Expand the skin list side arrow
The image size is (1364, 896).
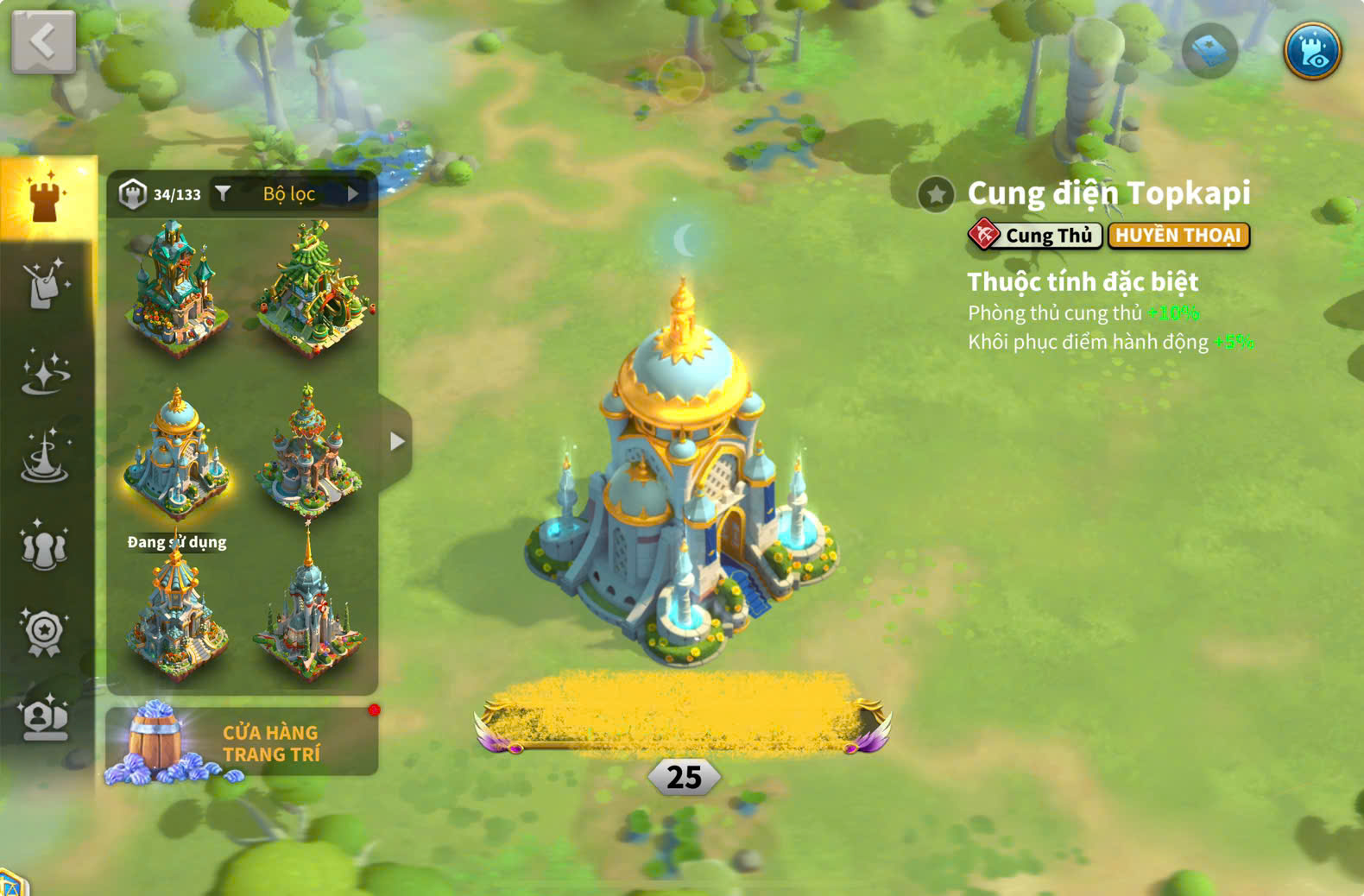click(x=396, y=442)
